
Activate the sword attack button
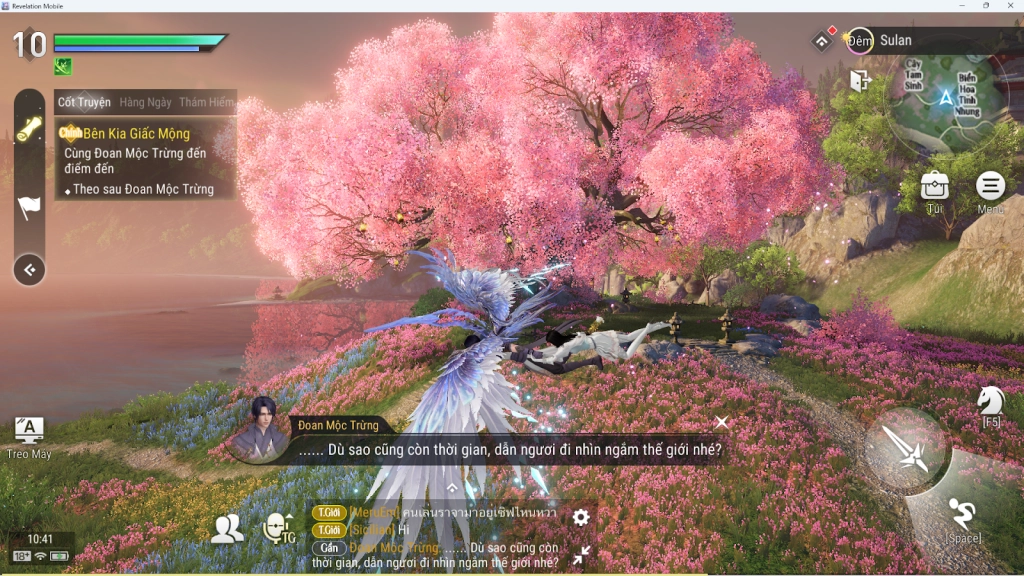point(905,450)
